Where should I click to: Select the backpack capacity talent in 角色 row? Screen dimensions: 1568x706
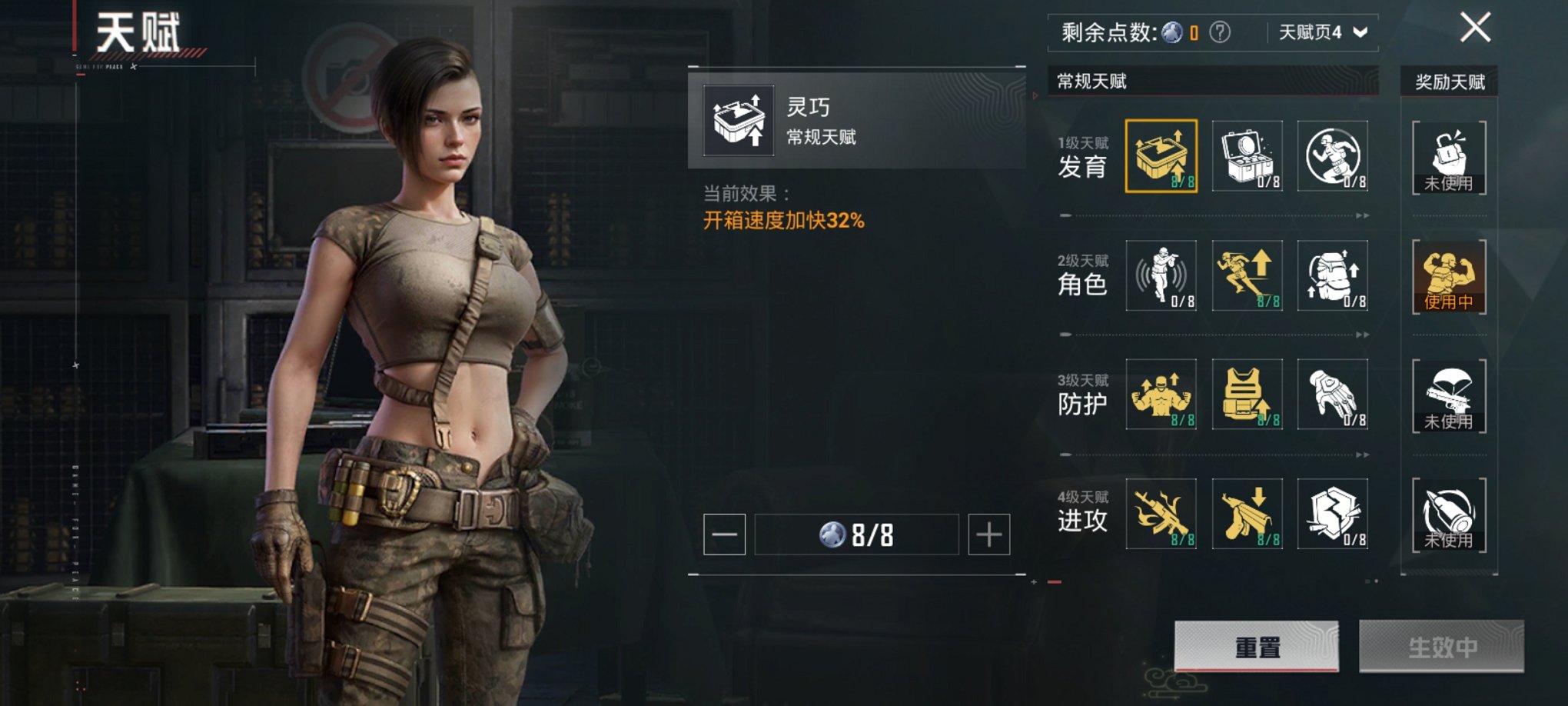tap(1332, 277)
